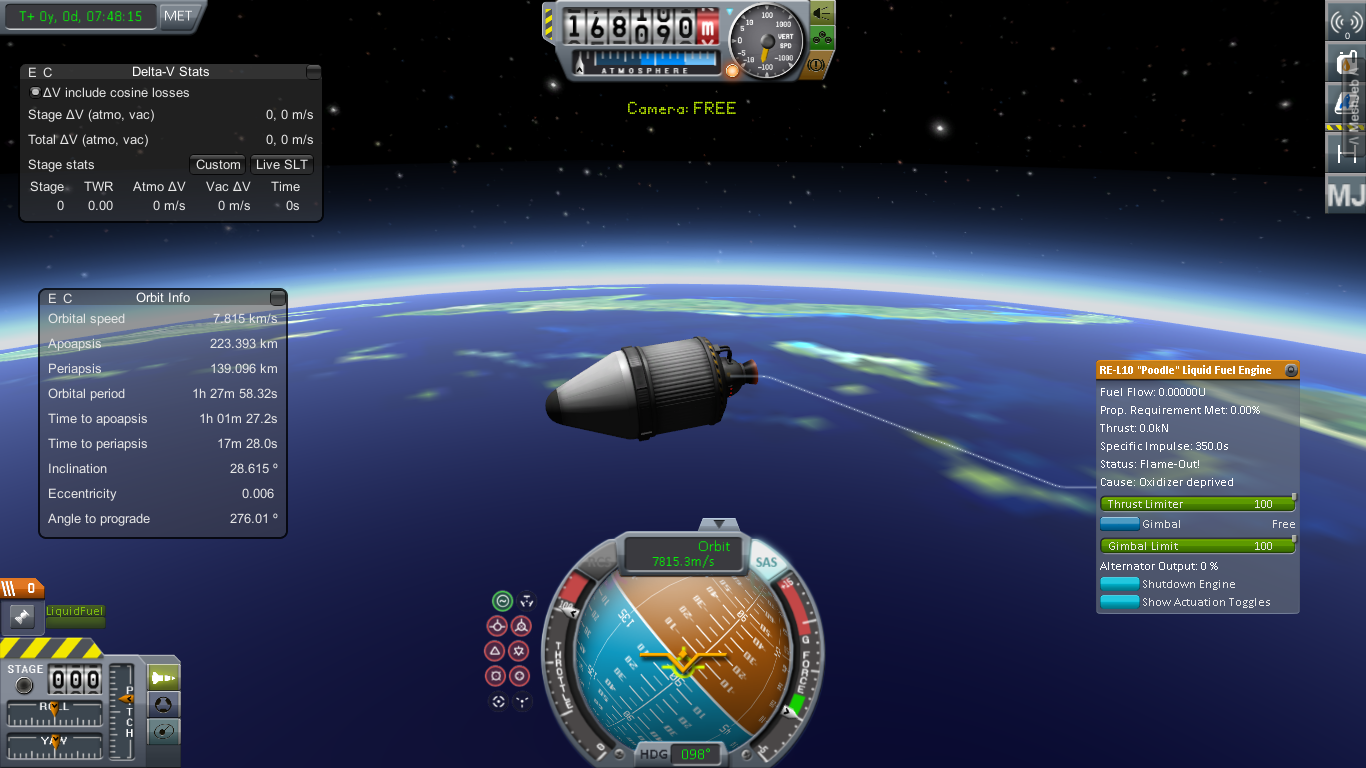Image resolution: width=1366 pixels, height=768 pixels.
Task: Toggle the engine Gimbal lock switch
Action: point(1120,524)
